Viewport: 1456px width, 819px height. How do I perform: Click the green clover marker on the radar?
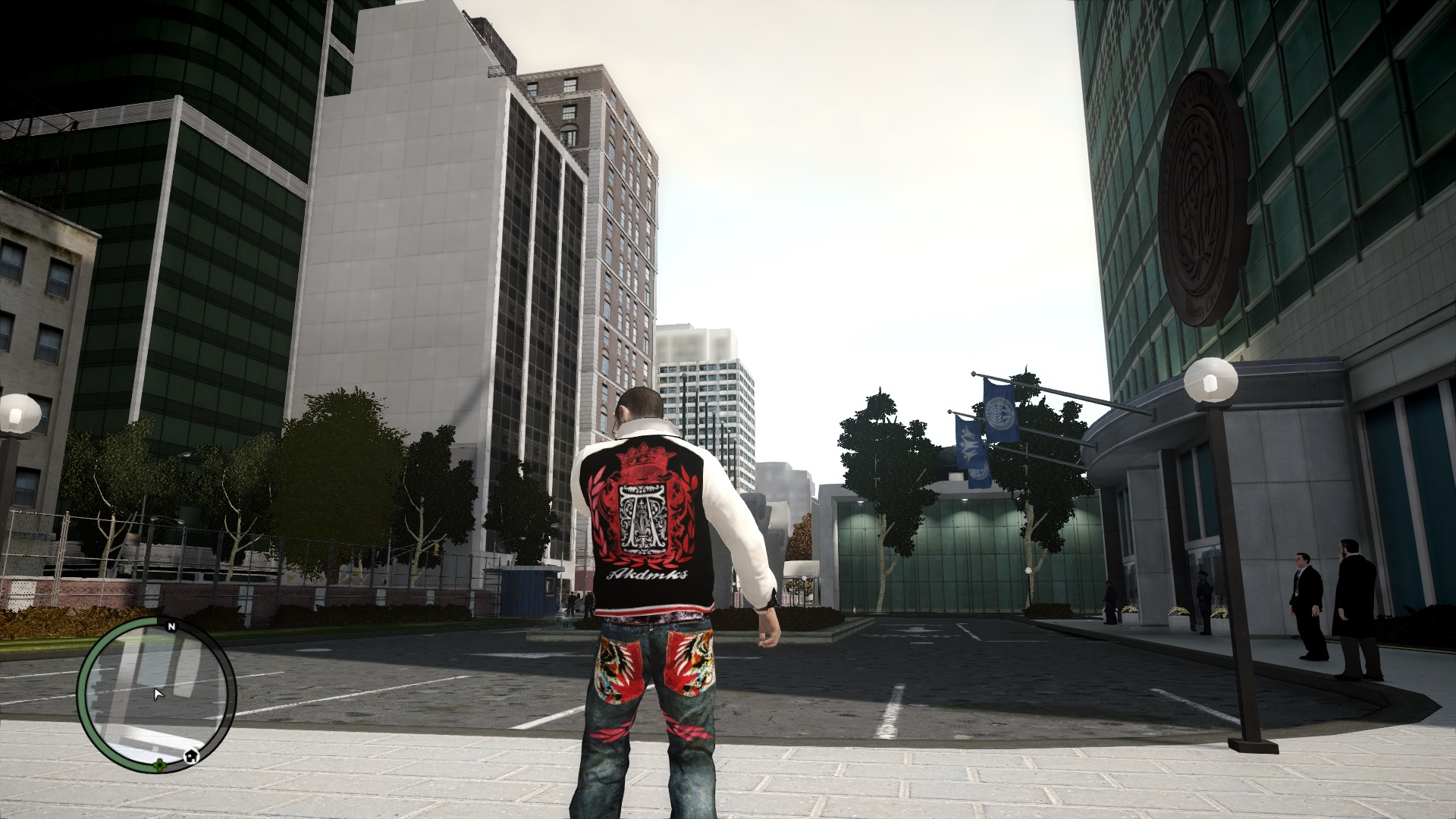coord(159,764)
